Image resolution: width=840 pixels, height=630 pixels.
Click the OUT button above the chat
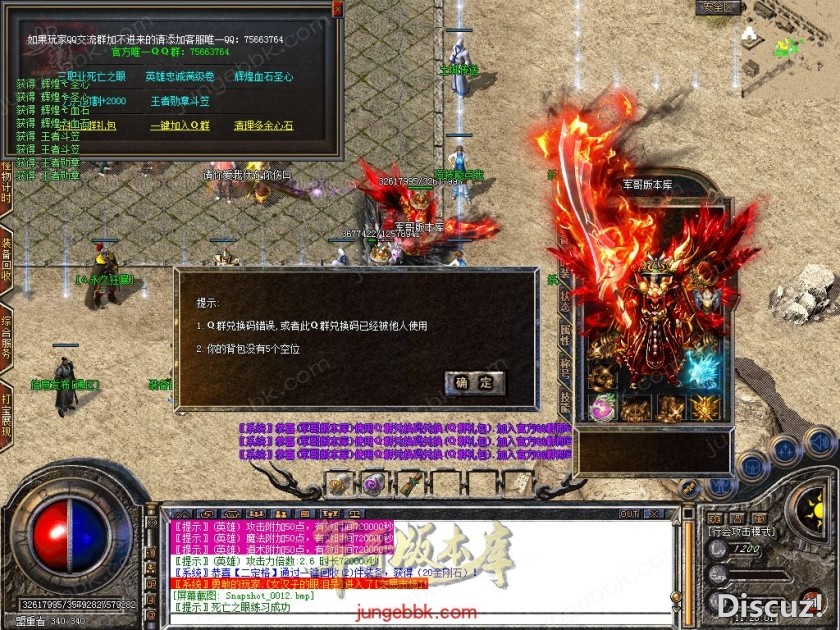click(629, 514)
